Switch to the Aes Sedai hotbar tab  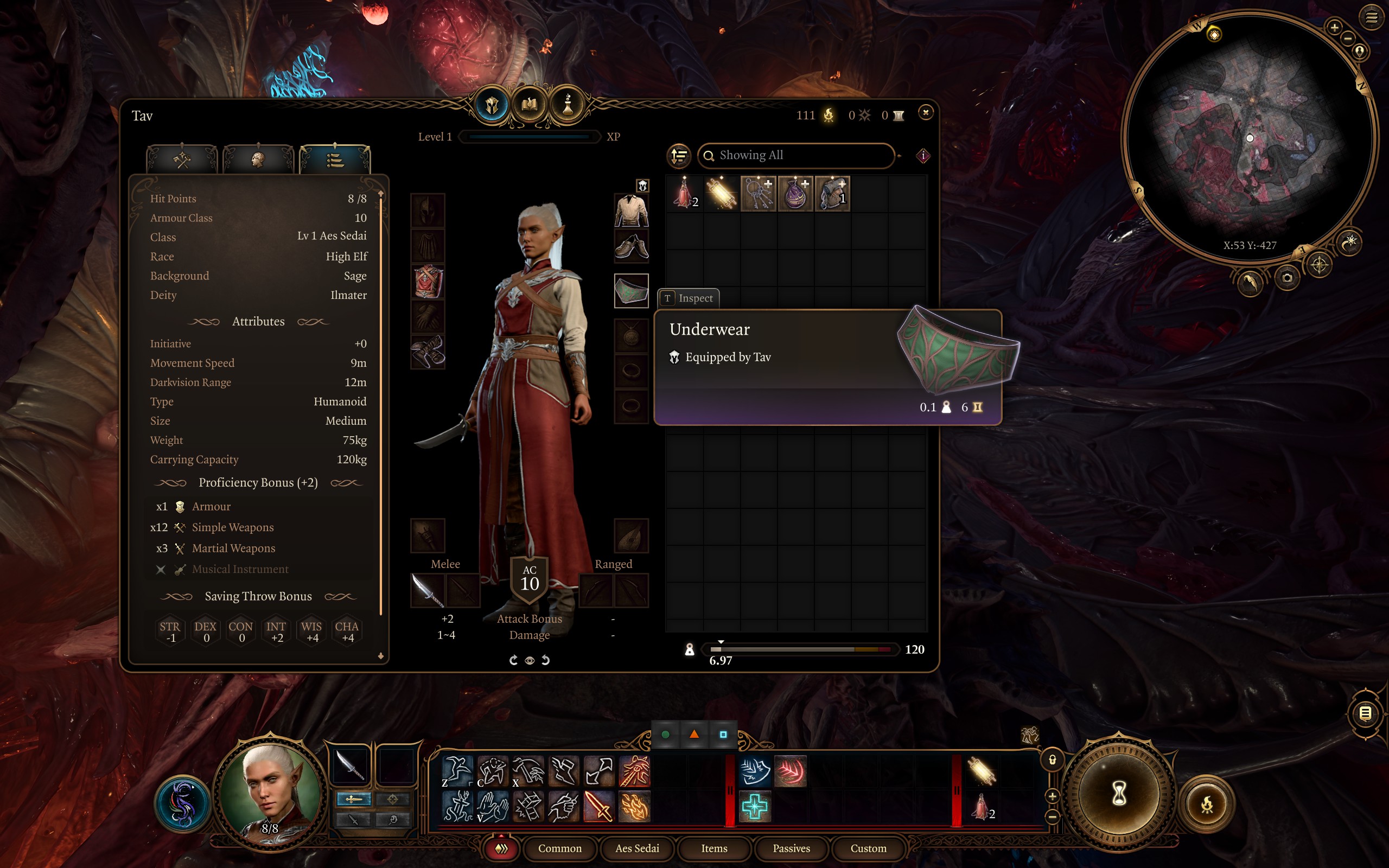pos(637,848)
